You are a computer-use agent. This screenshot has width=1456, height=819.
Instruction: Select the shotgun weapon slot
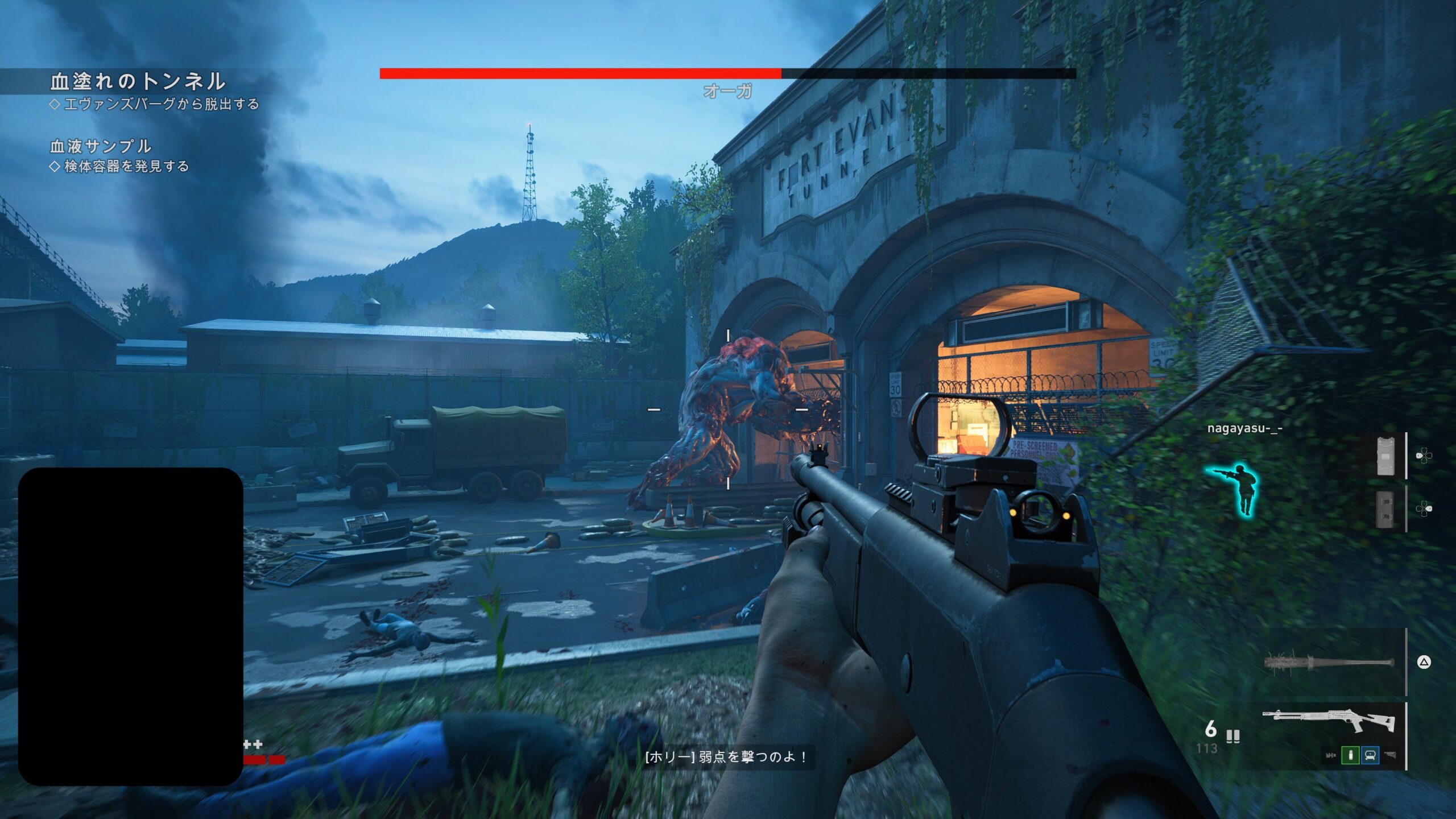coord(1329,722)
